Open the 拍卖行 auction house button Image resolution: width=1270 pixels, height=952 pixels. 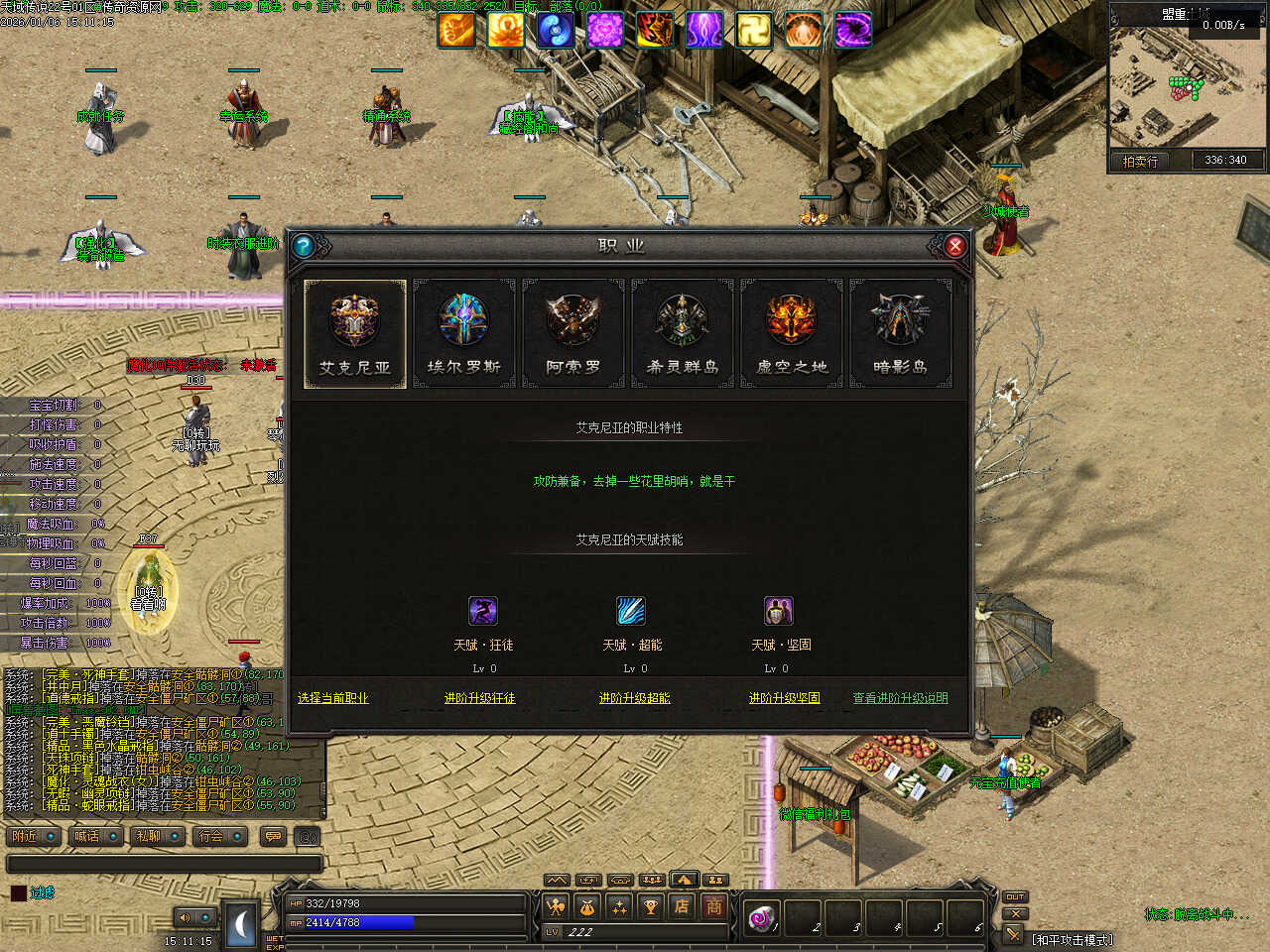(x=1140, y=161)
